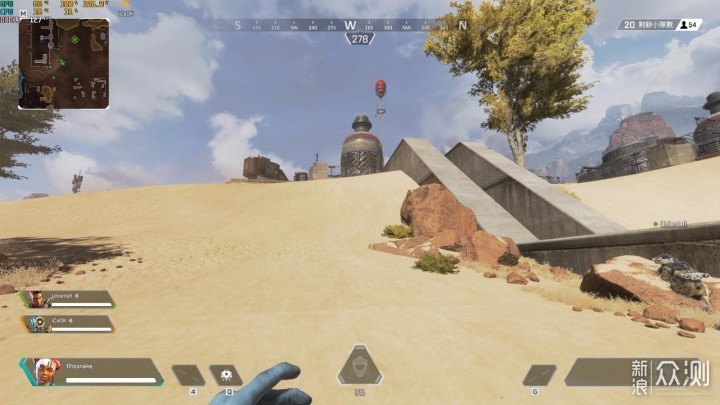Select the ordnance slot labeled G
The height and width of the screenshot is (405, 720).
[x=539, y=375]
